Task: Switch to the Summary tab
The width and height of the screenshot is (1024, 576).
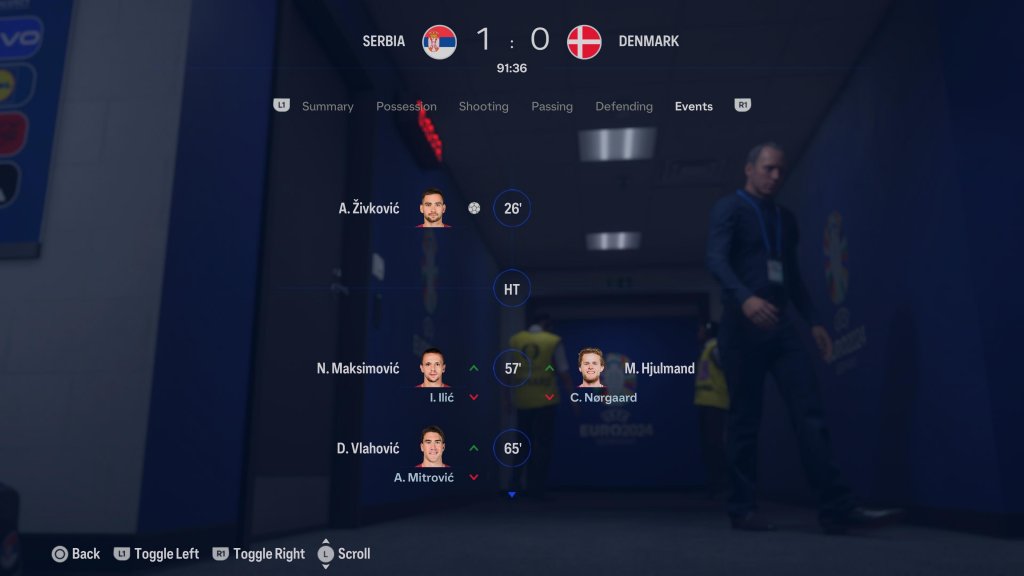Action: [327, 106]
